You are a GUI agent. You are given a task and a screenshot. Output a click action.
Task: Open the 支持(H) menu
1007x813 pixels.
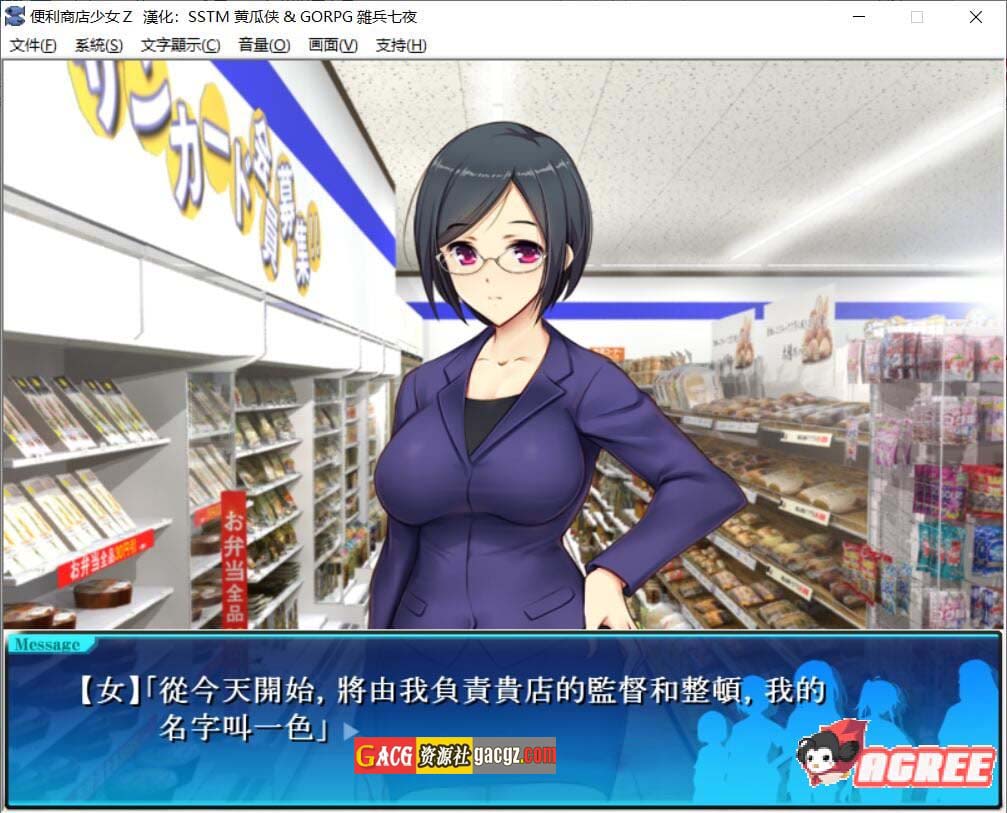pyautogui.click(x=401, y=45)
